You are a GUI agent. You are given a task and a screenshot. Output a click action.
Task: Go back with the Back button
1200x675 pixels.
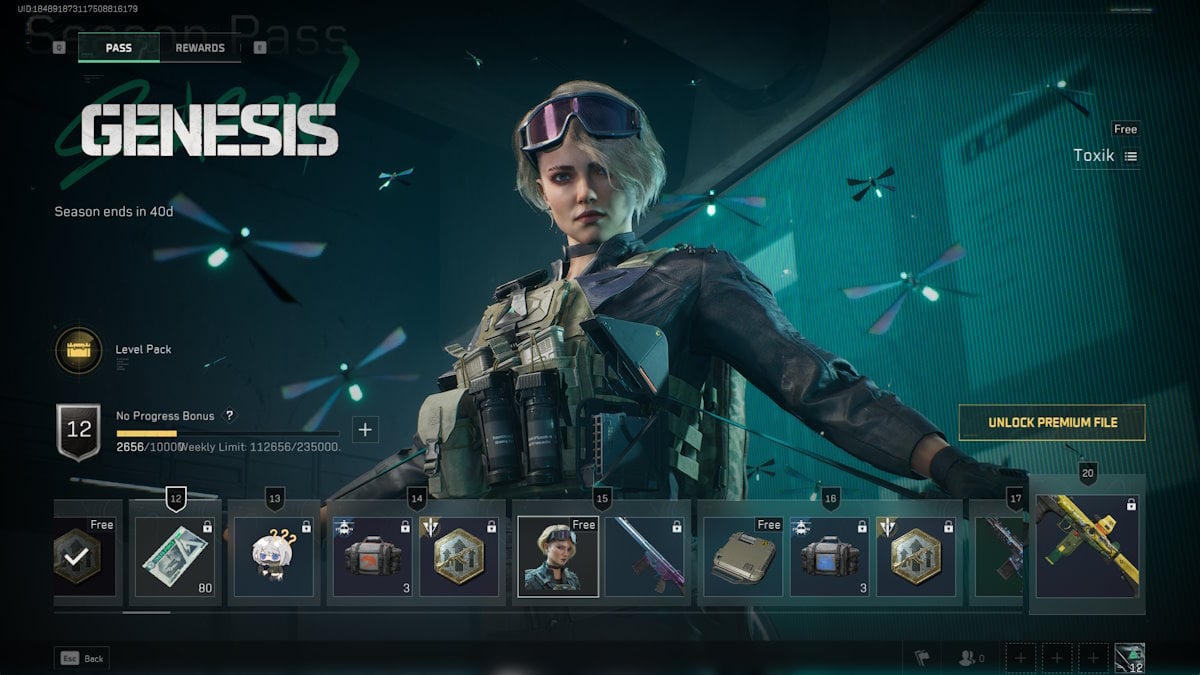[x=82, y=658]
